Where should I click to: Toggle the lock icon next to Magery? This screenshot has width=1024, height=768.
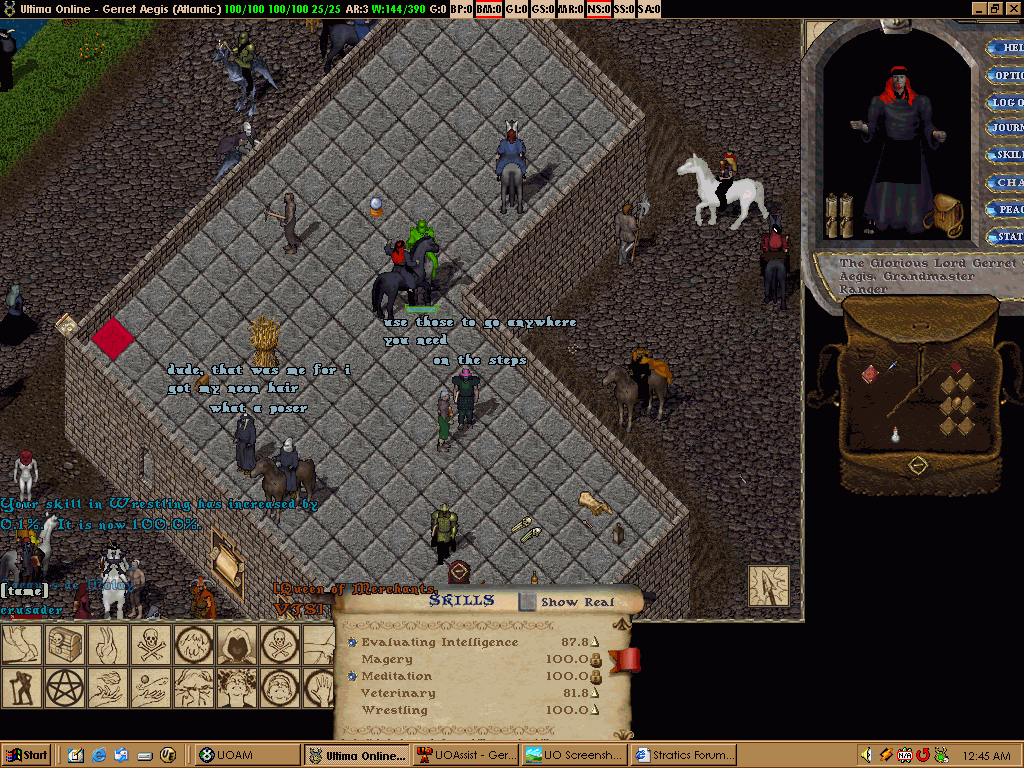(x=596, y=660)
